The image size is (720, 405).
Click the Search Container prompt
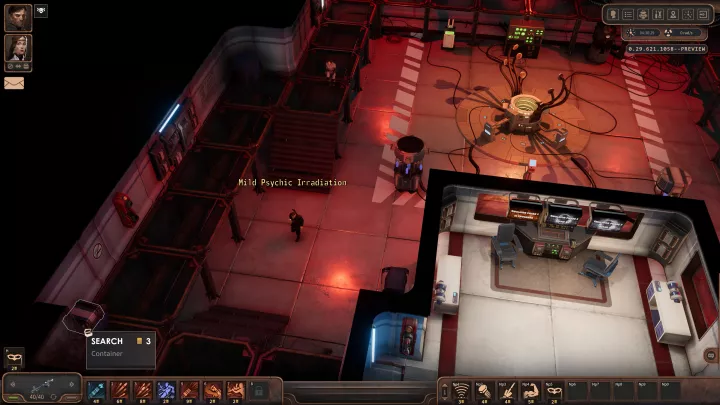[x=120, y=346]
